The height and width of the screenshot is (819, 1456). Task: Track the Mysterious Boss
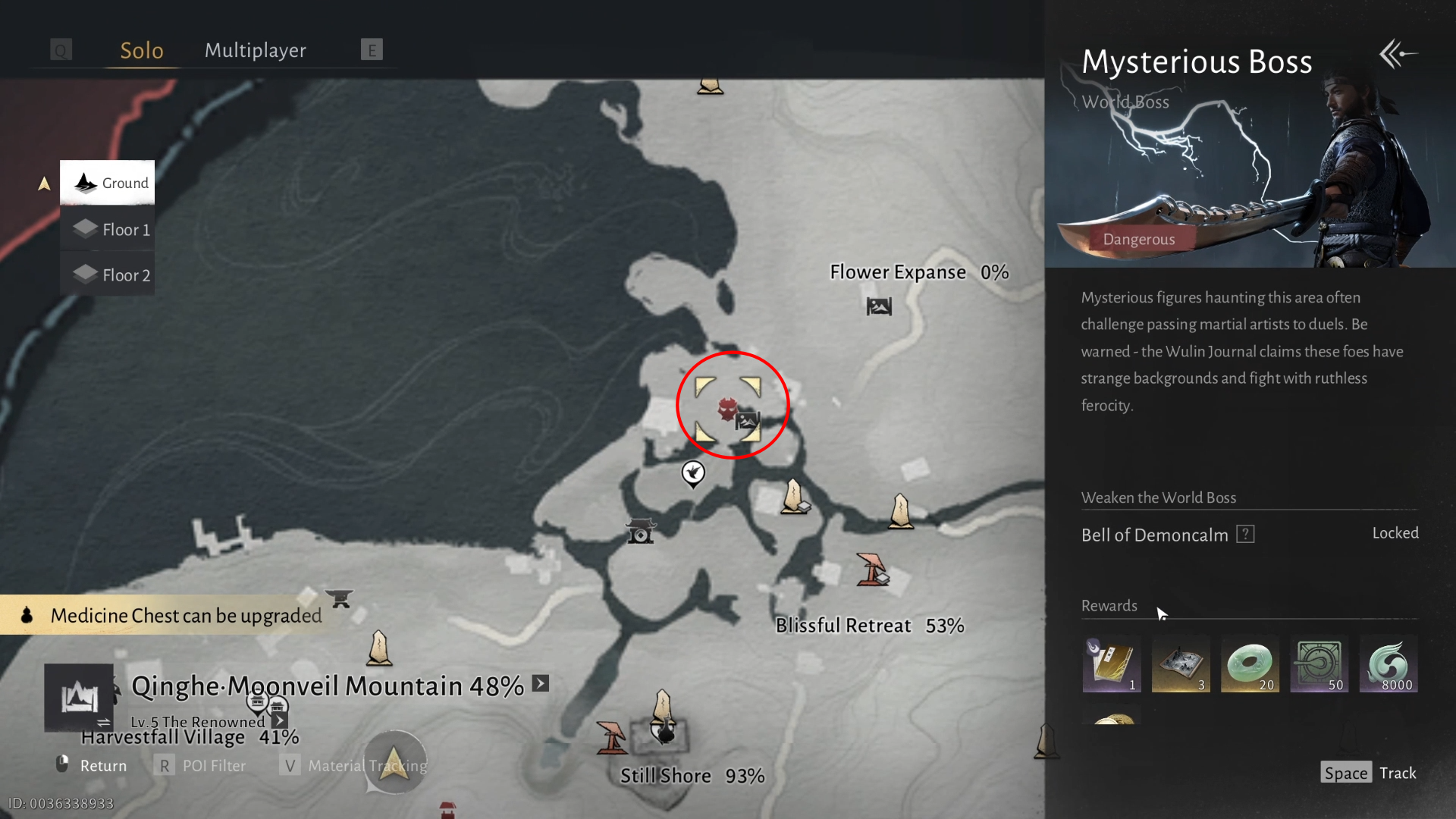tap(1368, 773)
